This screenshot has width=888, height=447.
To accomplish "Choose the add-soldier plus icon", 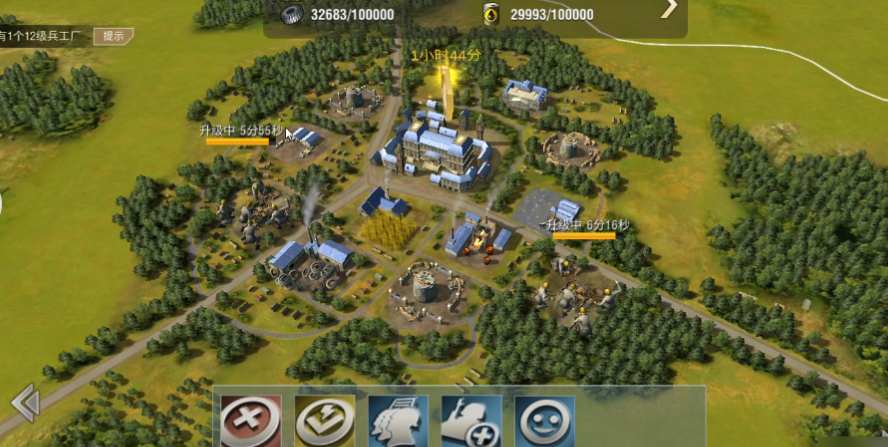I will pyautogui.click(x=471, y=421).
